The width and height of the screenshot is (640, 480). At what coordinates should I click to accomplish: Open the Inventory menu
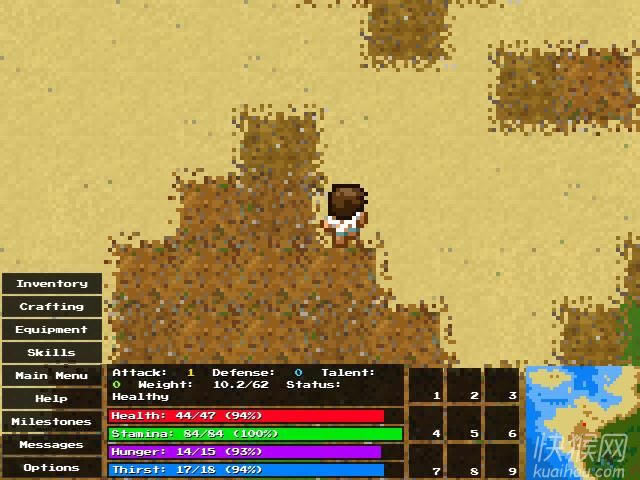coord(52,284)
